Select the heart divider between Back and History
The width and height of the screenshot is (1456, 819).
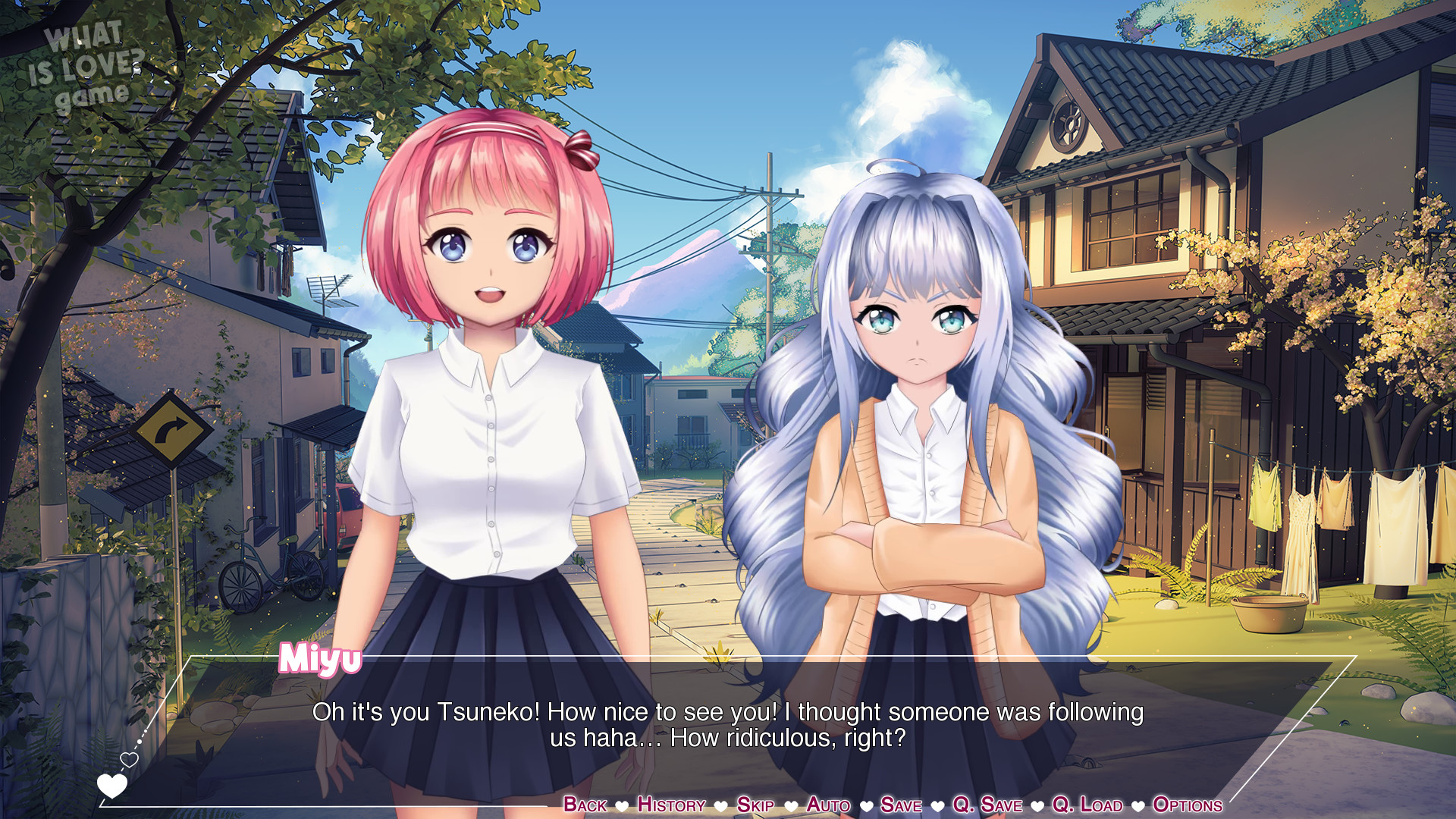tap(622, 806)
